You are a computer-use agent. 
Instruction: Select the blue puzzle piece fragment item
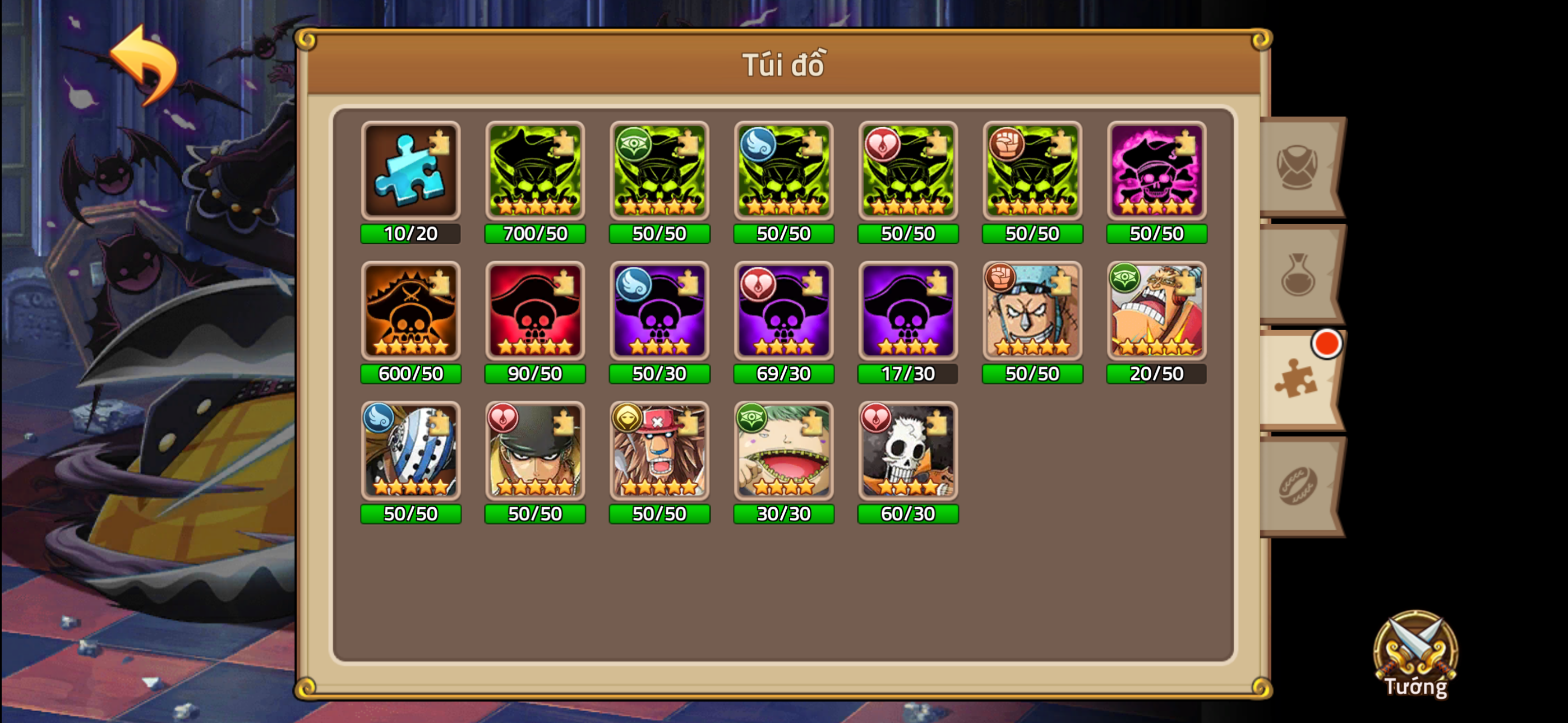(x=411, y=172)
